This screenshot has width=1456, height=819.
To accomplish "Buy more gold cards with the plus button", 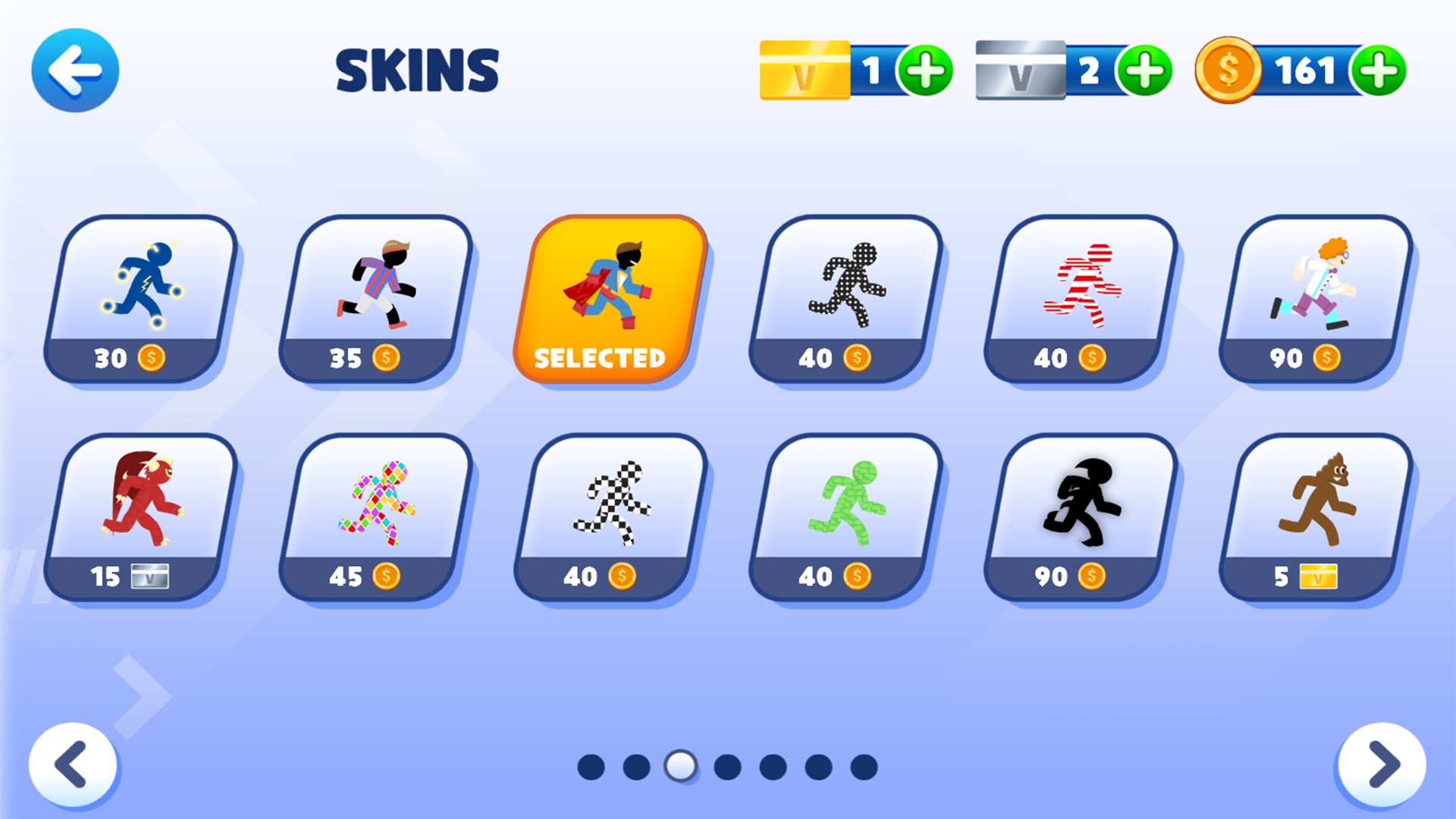I will click(927, 70).
